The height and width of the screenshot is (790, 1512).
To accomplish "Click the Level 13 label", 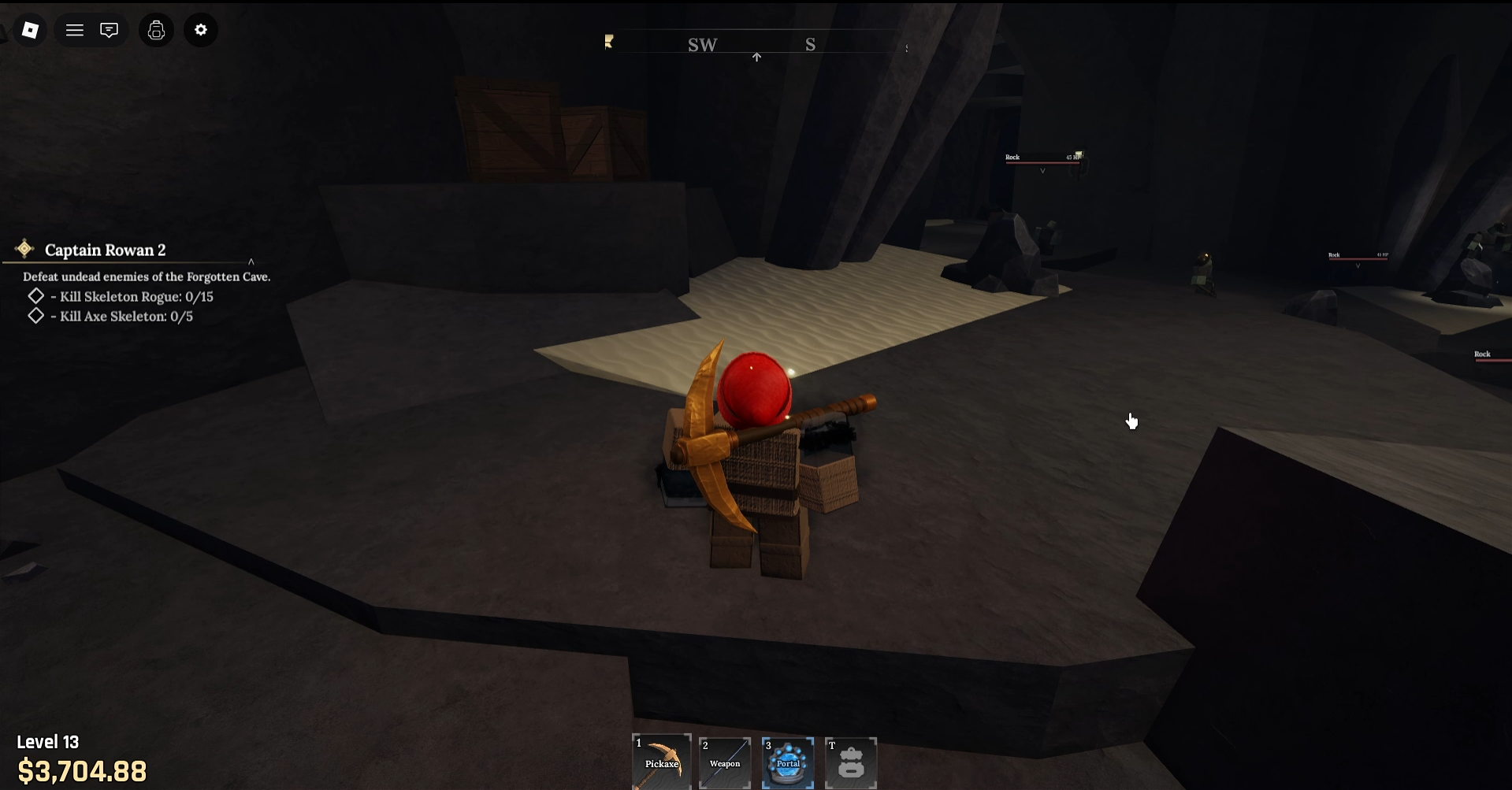I will click(48, 741).
